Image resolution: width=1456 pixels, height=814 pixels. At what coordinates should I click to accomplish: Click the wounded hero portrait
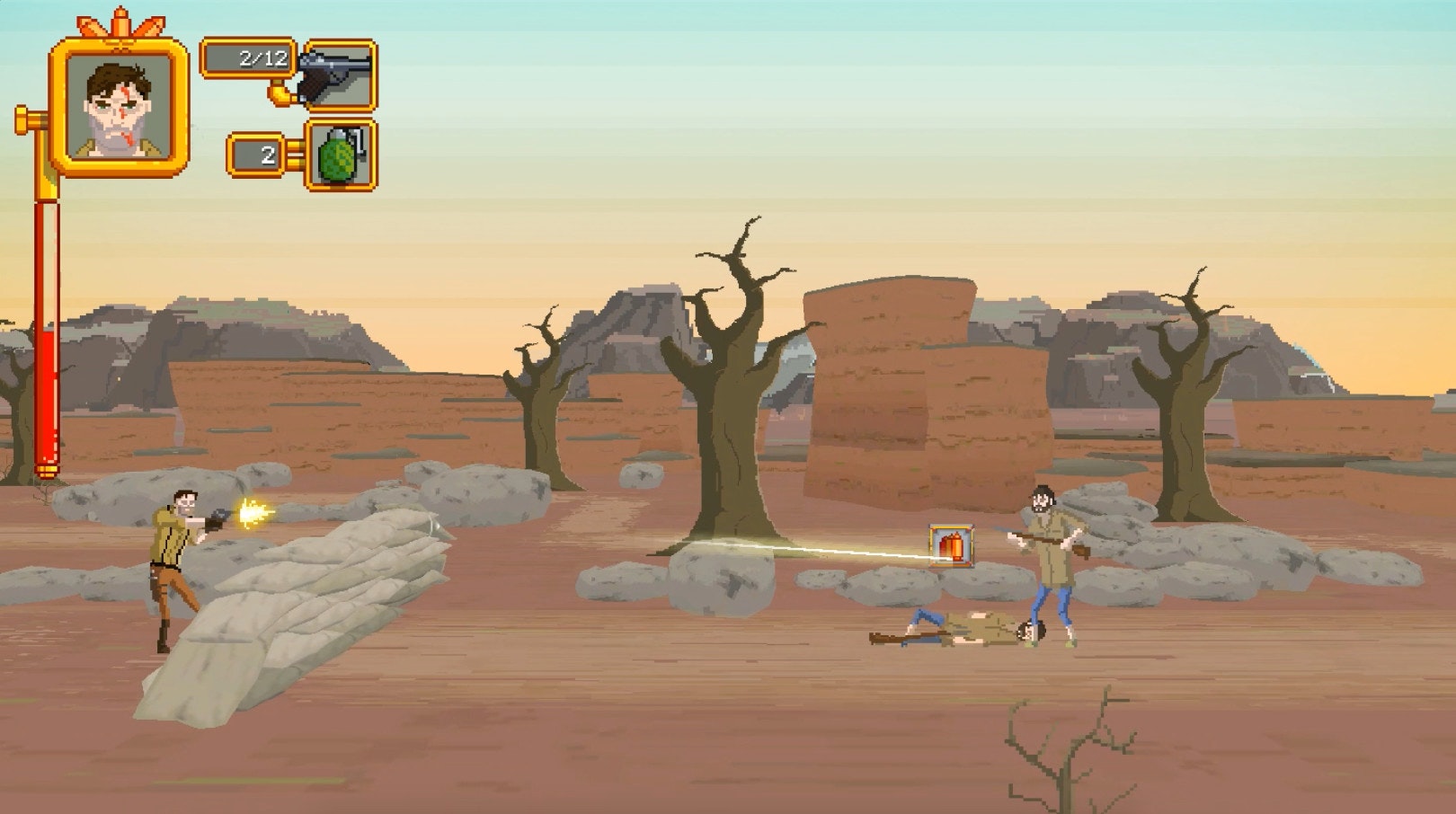pos(120,105)
